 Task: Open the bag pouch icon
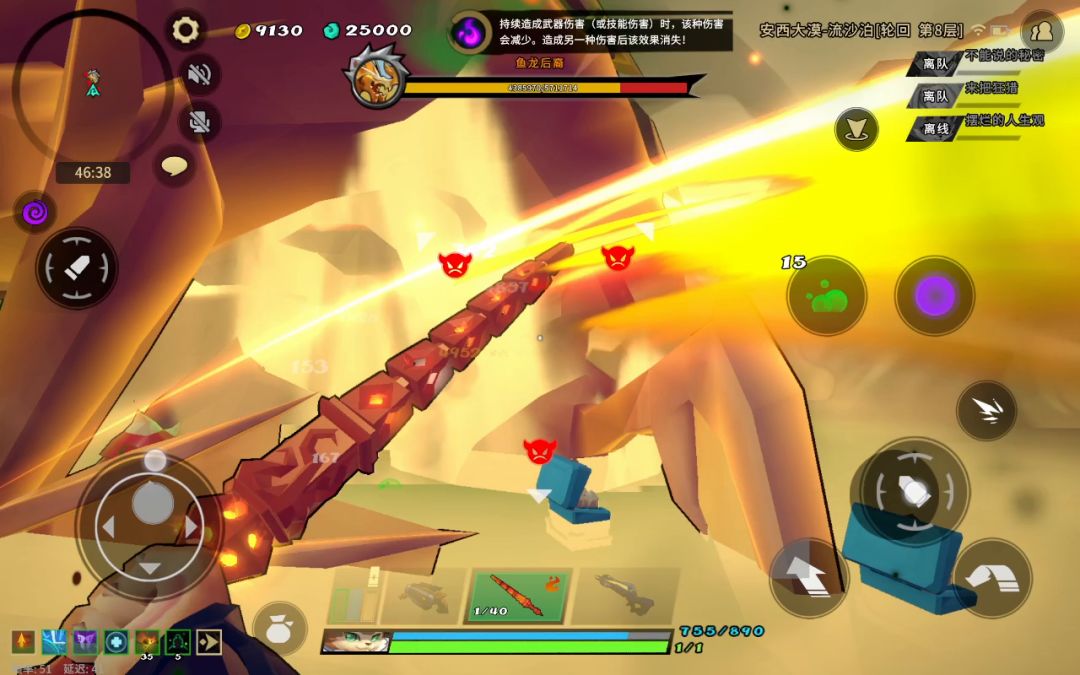coord(279,629)
